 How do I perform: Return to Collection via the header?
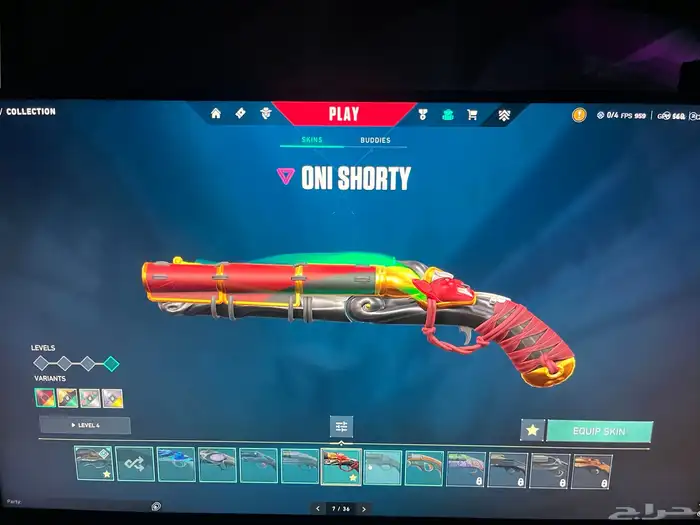pyautogui.click(x=30, y=111)
